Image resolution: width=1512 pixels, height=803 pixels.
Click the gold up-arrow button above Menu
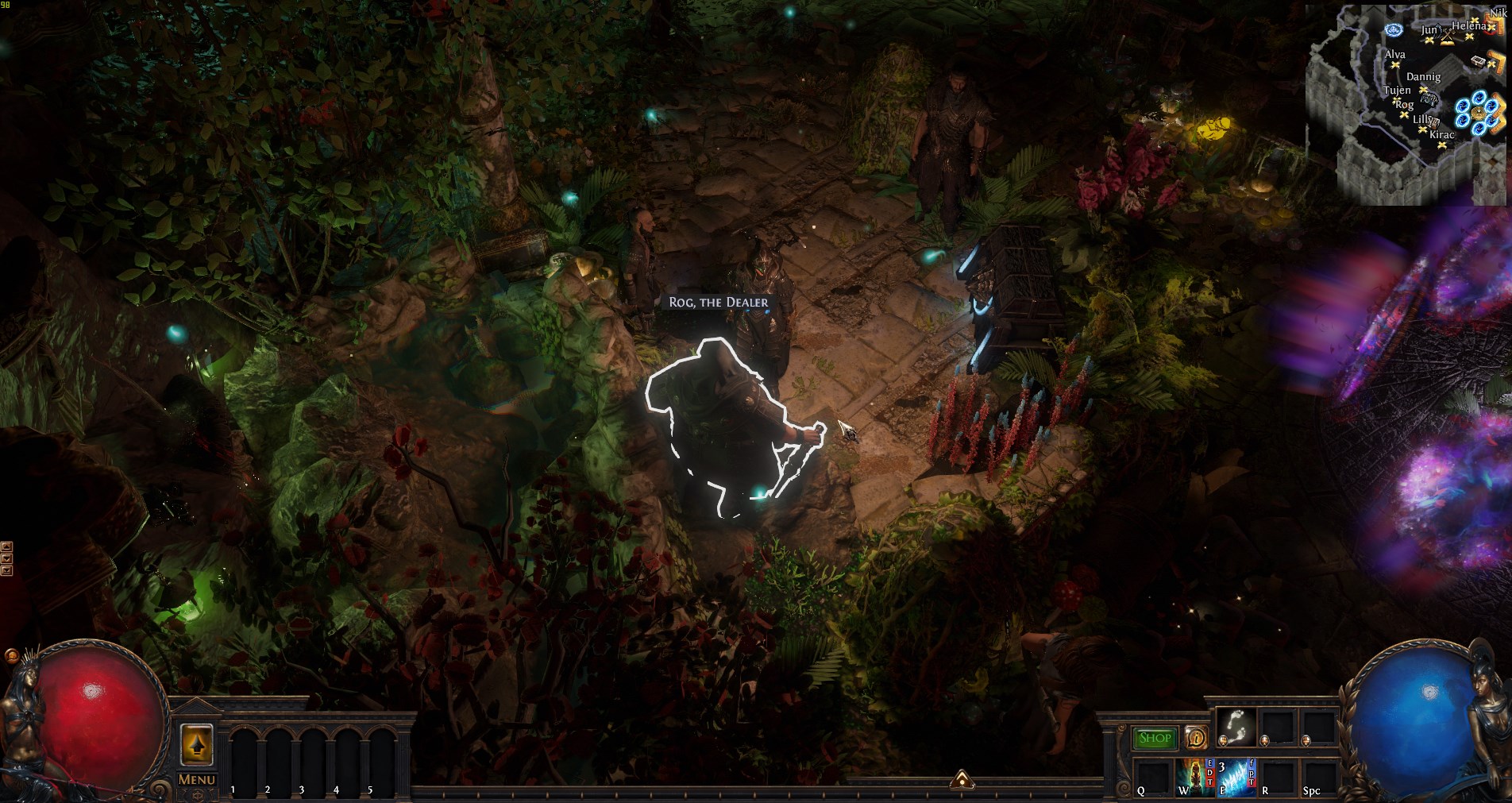coord(197,745)
